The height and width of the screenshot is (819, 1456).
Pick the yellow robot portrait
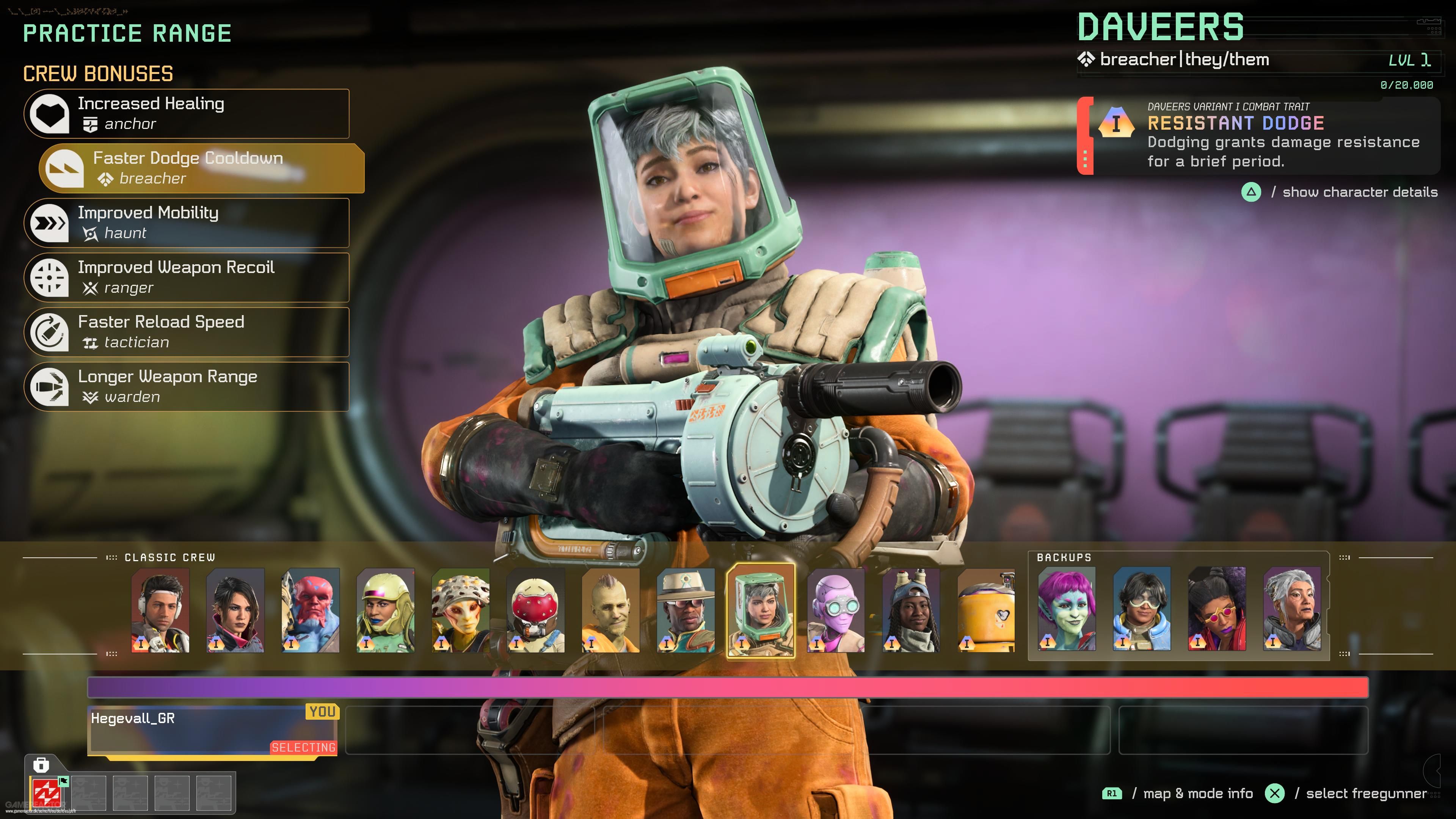coord(986,610)
